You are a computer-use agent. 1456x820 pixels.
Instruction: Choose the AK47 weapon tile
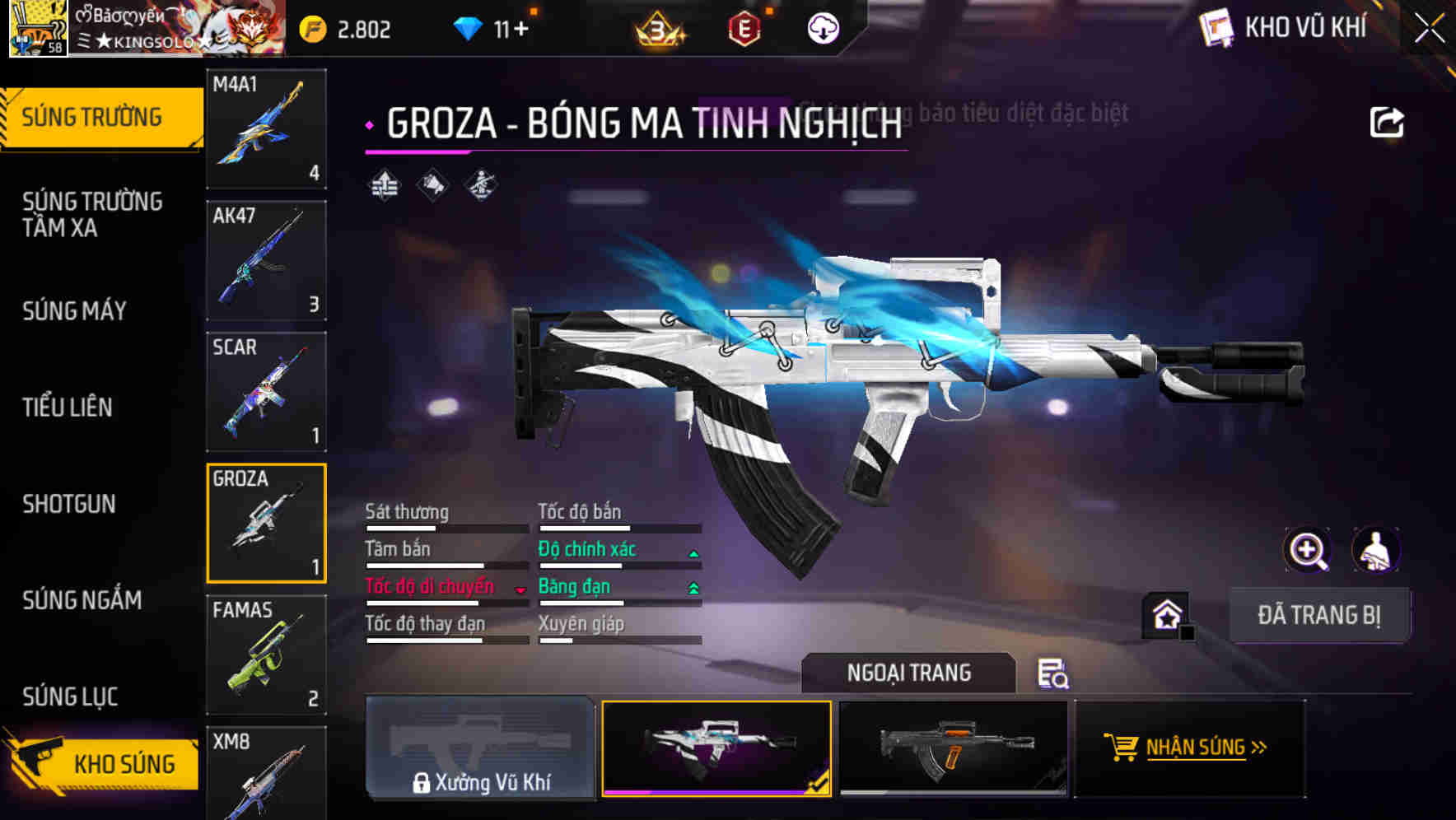[x=266, y=260]
